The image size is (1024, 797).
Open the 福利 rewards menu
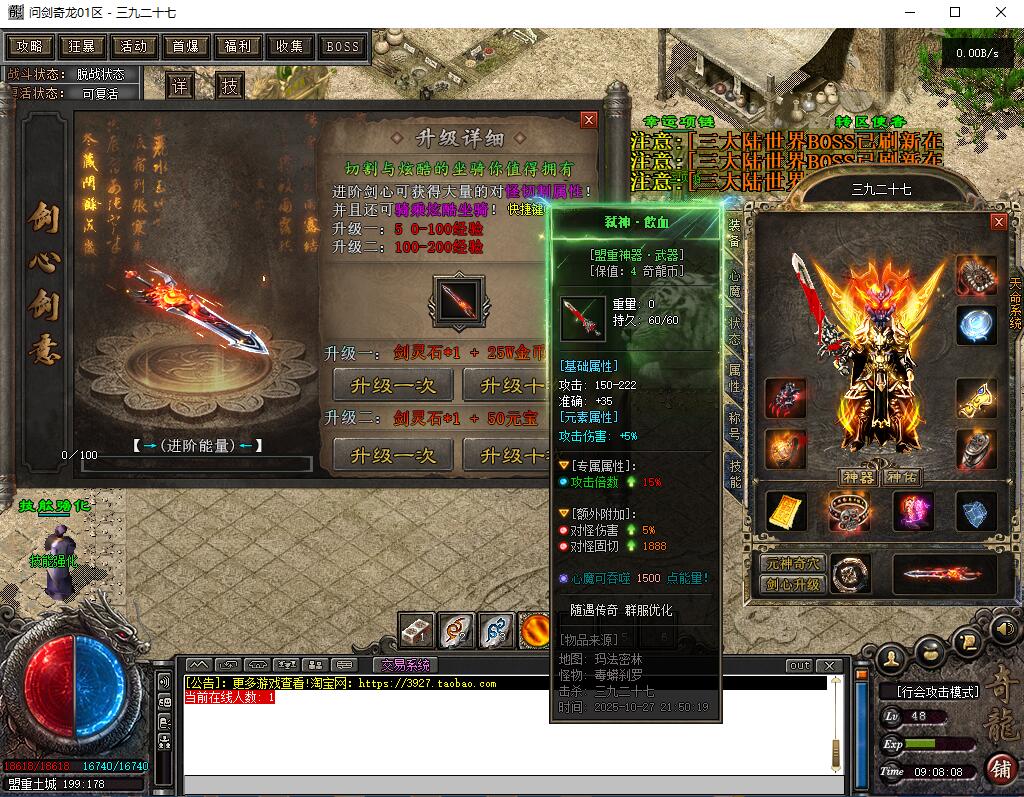click(238, 46)
